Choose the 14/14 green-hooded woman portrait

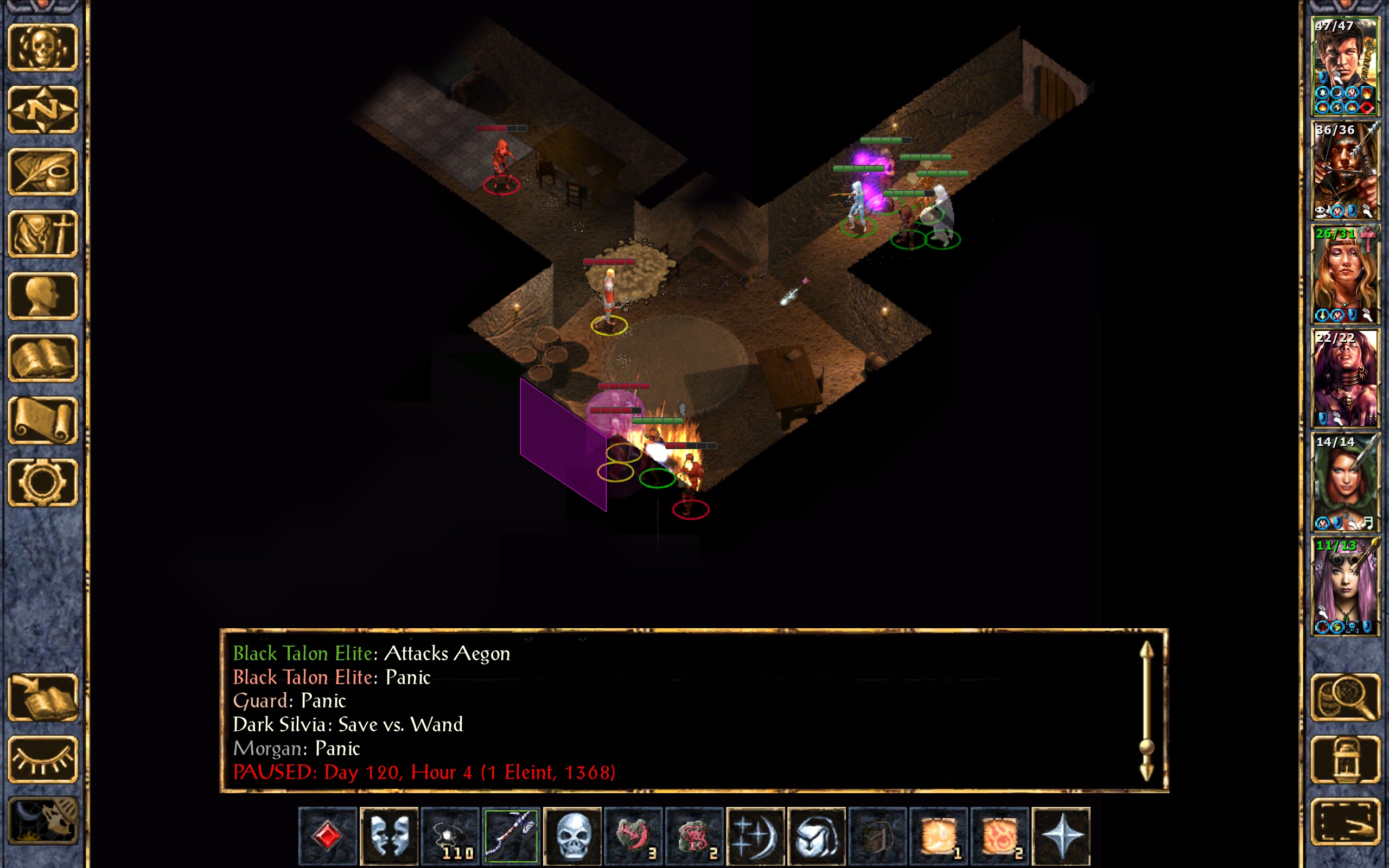[1345, 482]
